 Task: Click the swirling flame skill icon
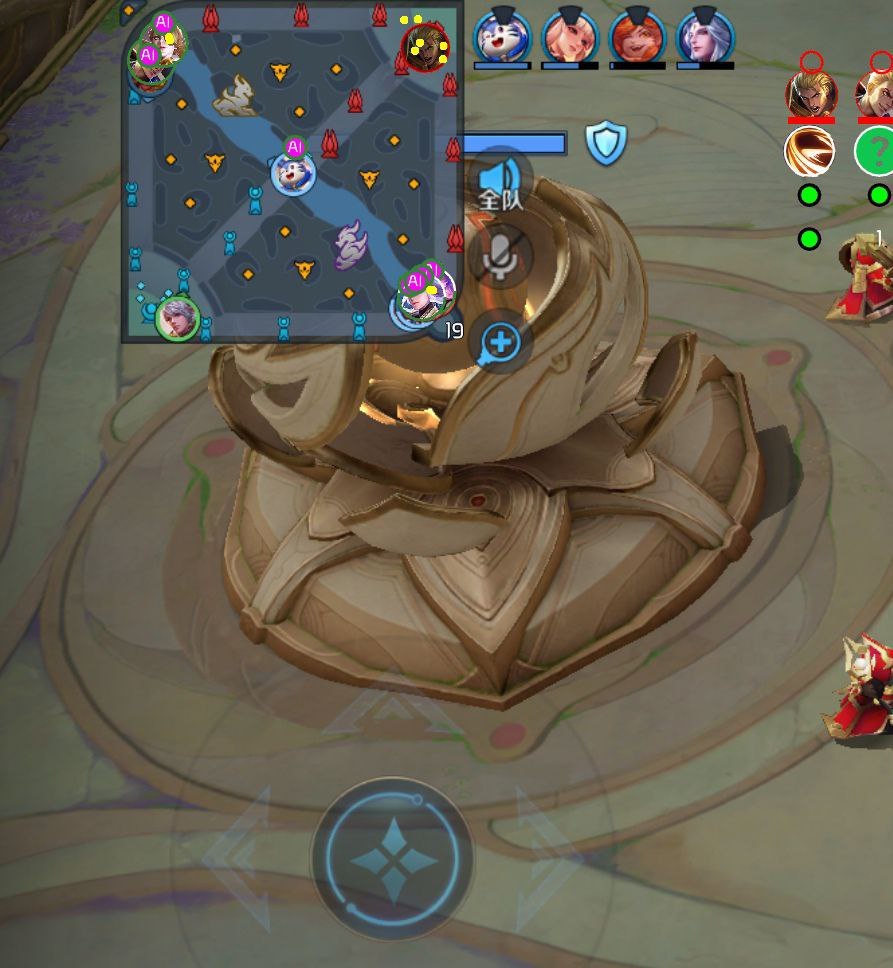click(x=810, y=152)
